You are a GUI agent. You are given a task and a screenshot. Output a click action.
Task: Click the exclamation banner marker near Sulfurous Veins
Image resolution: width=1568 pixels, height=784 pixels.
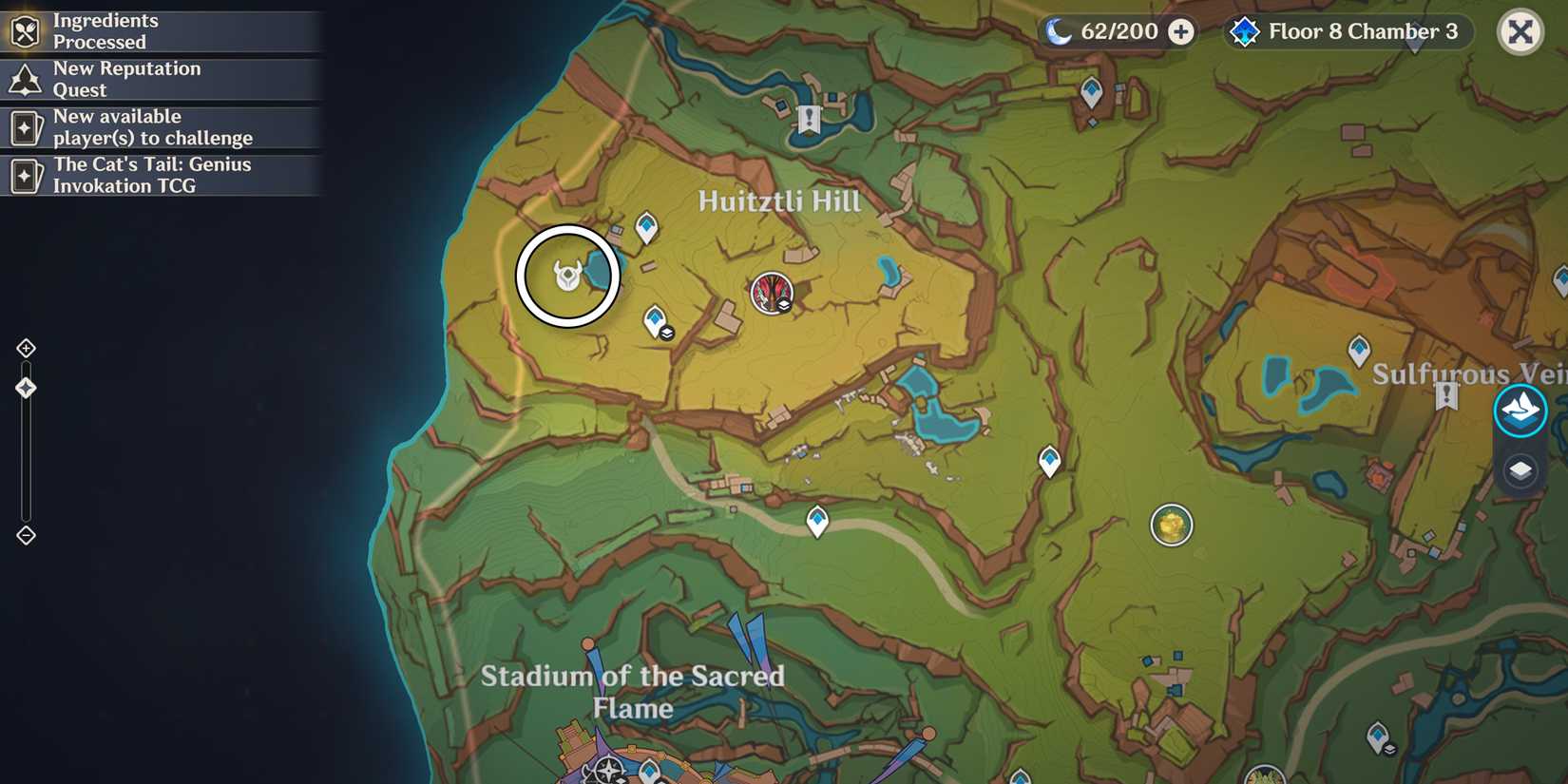pyautogui.click(x=1445, y=395)
